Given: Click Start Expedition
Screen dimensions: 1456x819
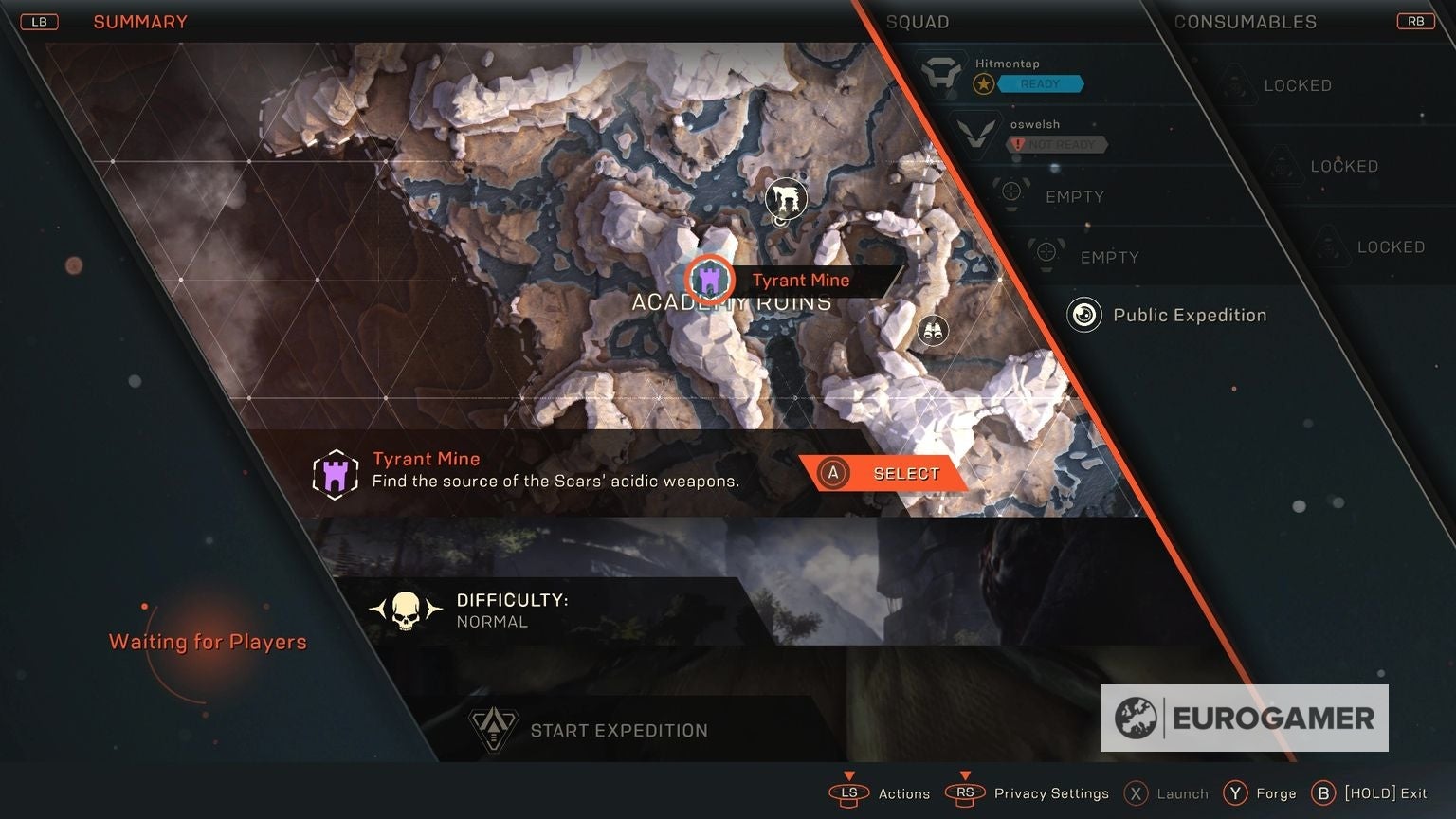Looking at the screenshot, I should 619,730.
